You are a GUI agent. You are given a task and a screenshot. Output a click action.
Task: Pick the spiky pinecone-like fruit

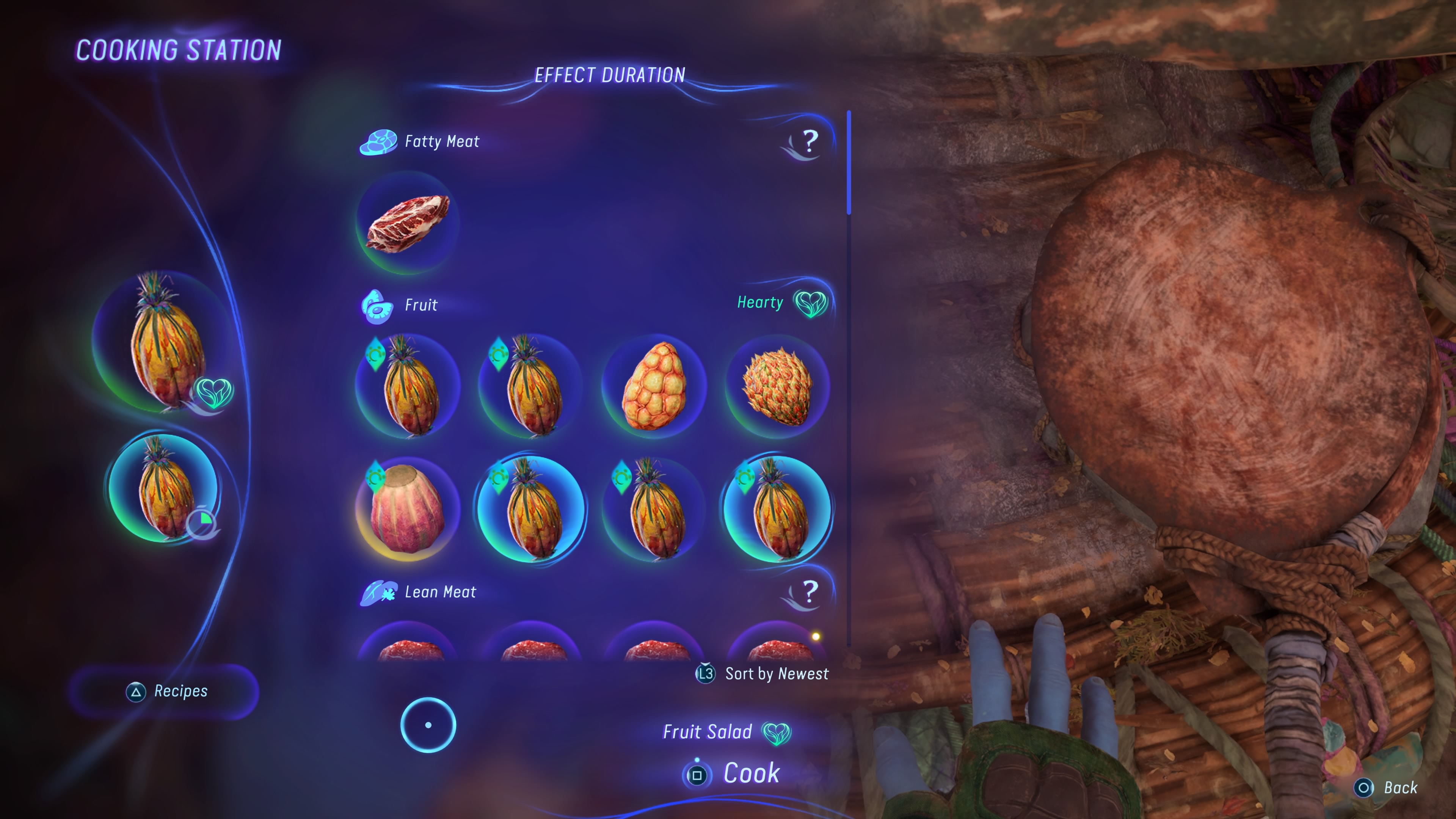click(x=777, y=386)
